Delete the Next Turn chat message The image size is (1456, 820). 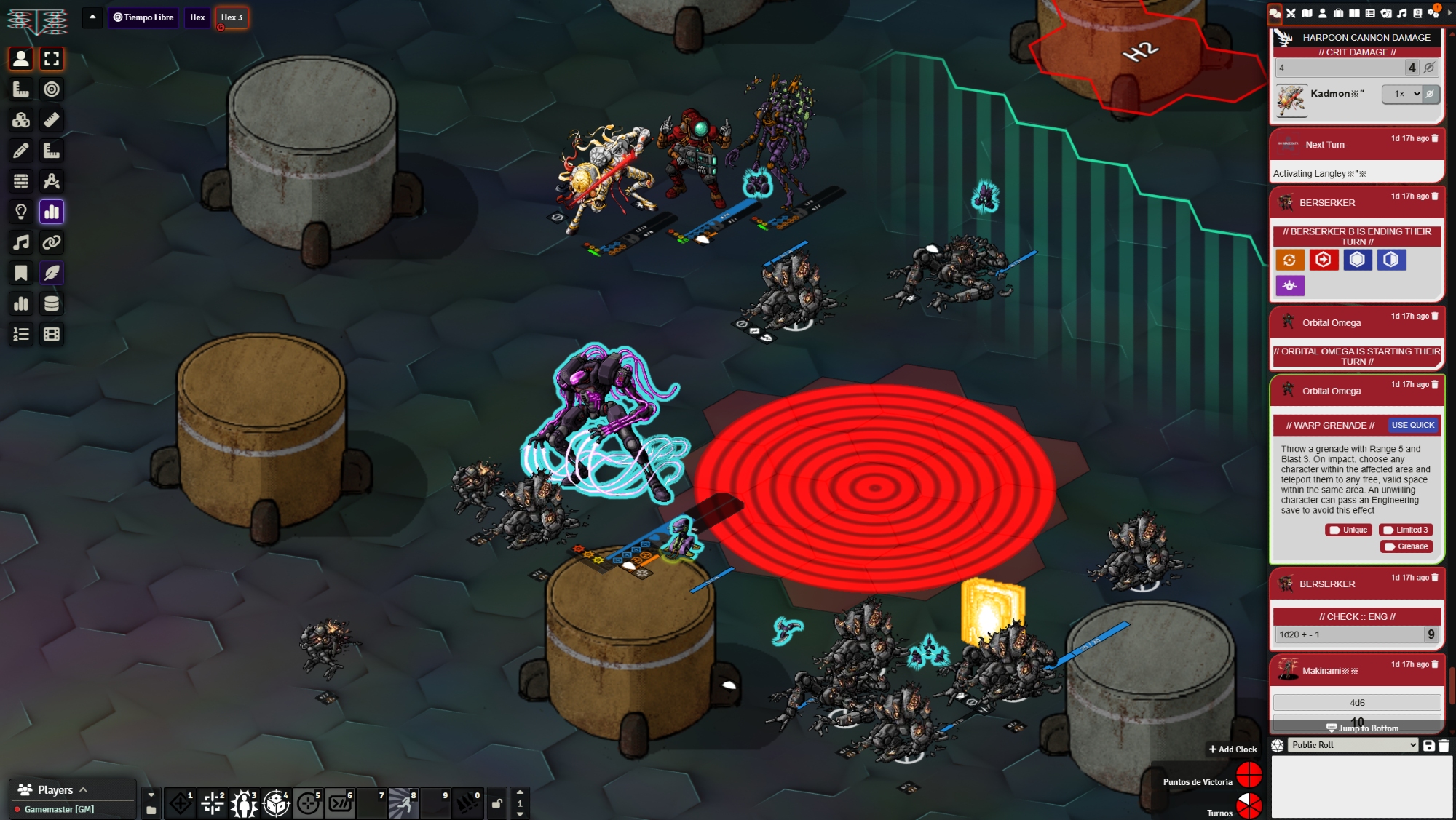(1435, 138)
